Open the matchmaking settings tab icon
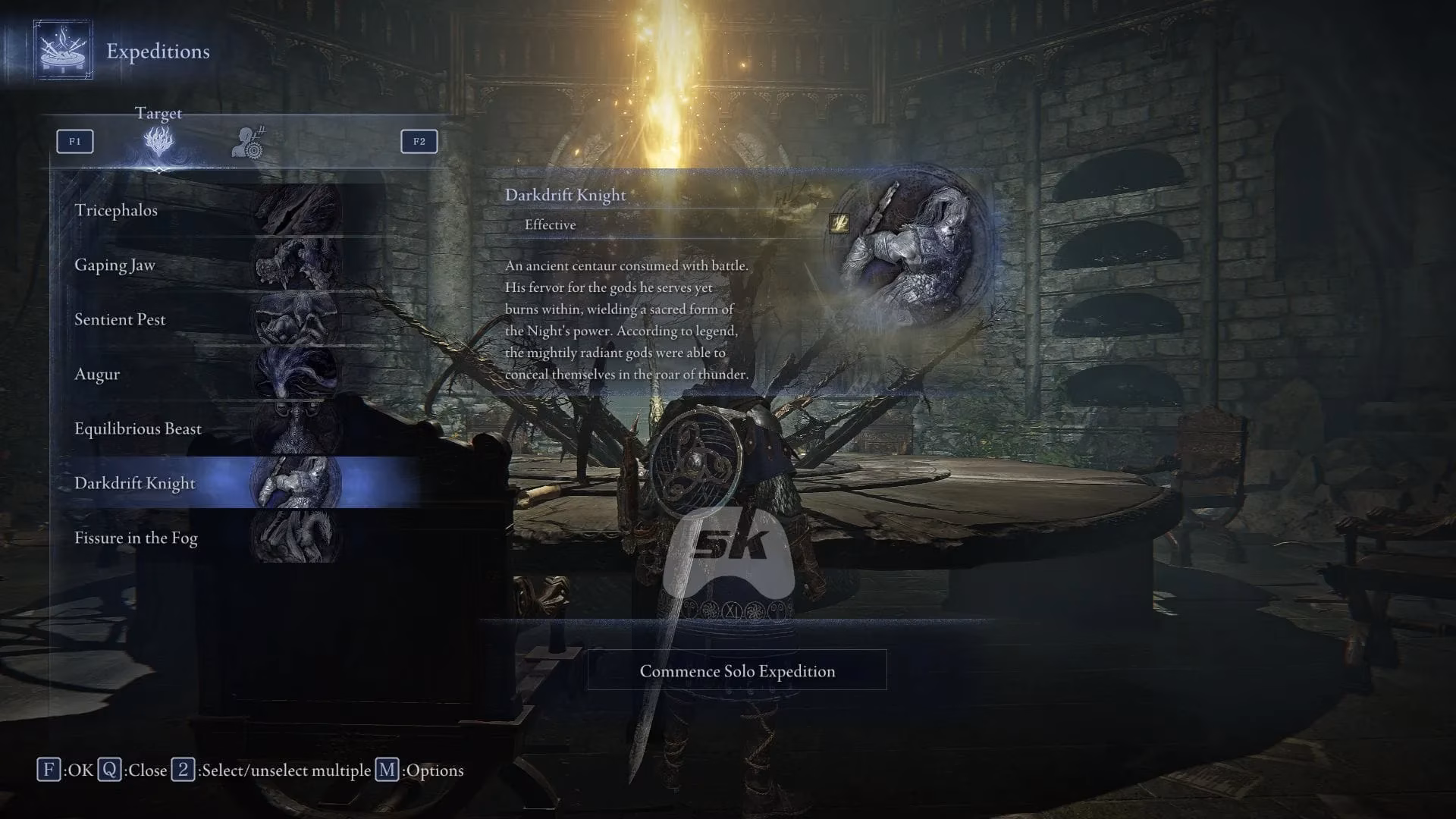This screenshot has width=1456, height=819. pos(248,143)
